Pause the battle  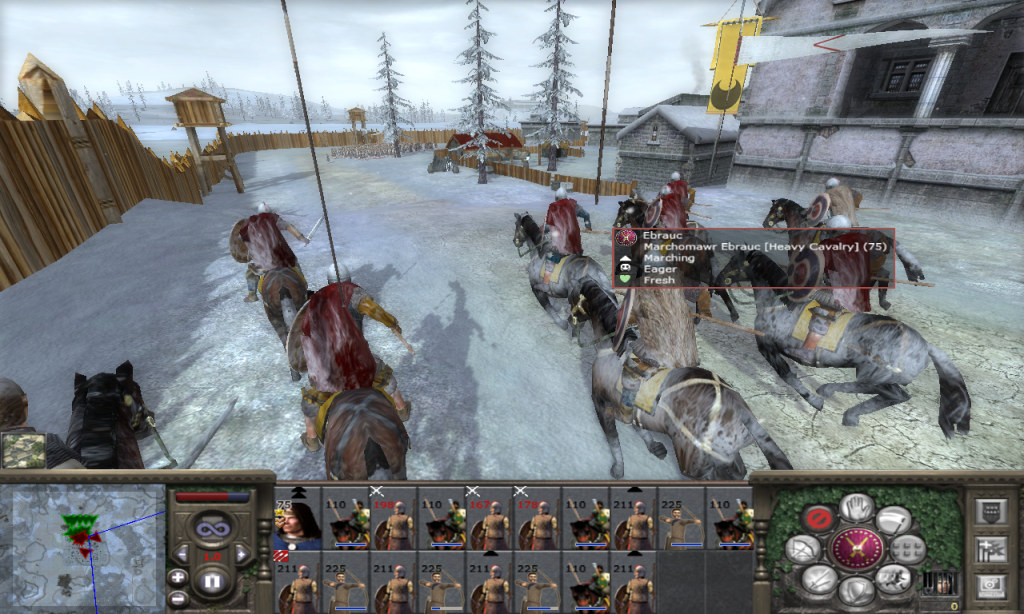coord(212,581)
